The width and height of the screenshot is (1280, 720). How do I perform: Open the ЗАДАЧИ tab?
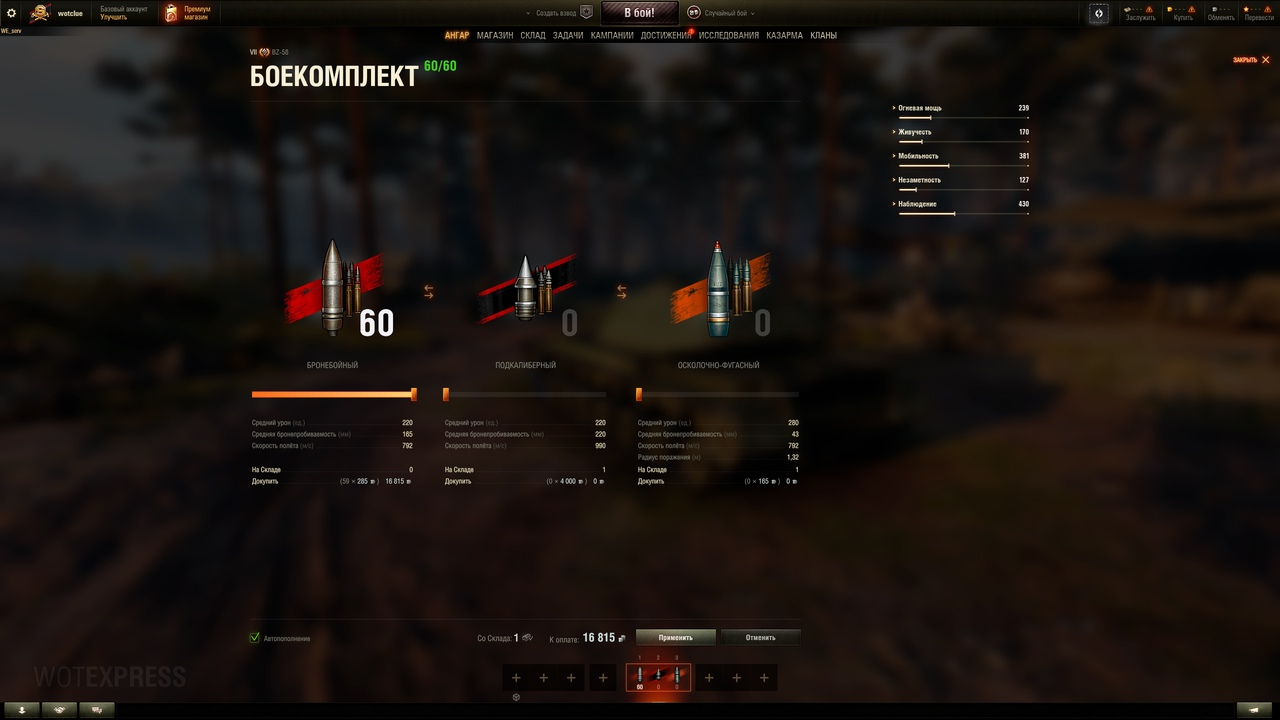568,35
